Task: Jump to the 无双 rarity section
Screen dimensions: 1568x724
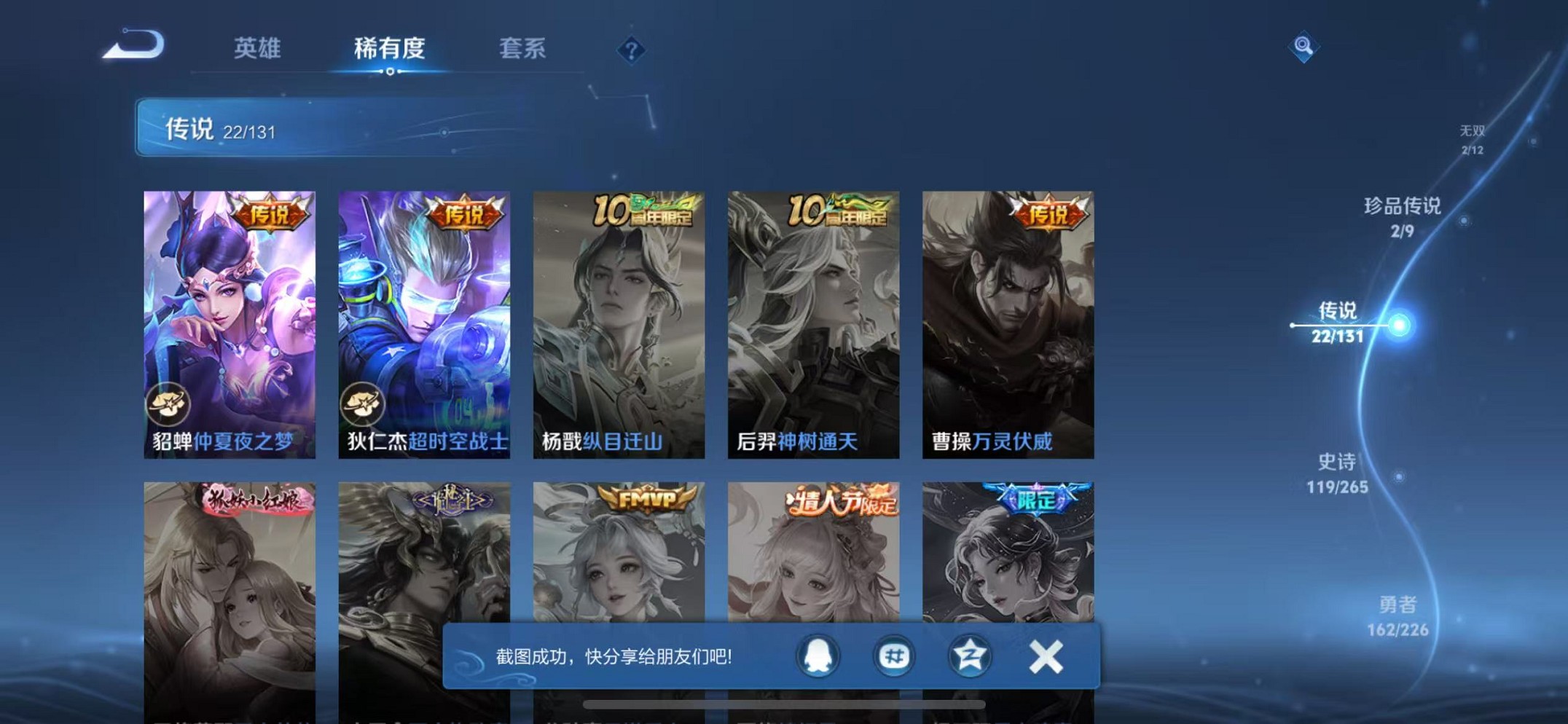Action: (x=1472, y=138)
